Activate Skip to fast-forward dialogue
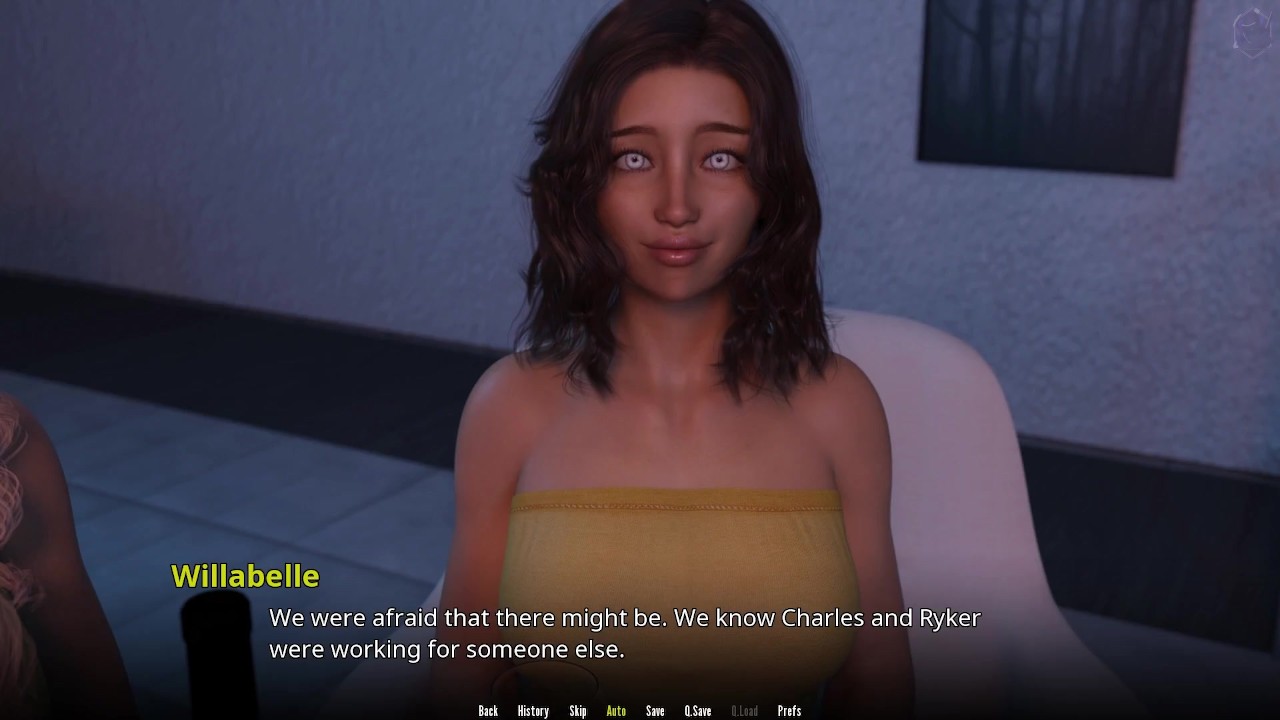Viewport: 1280px width, 720px height. point(578,711)
